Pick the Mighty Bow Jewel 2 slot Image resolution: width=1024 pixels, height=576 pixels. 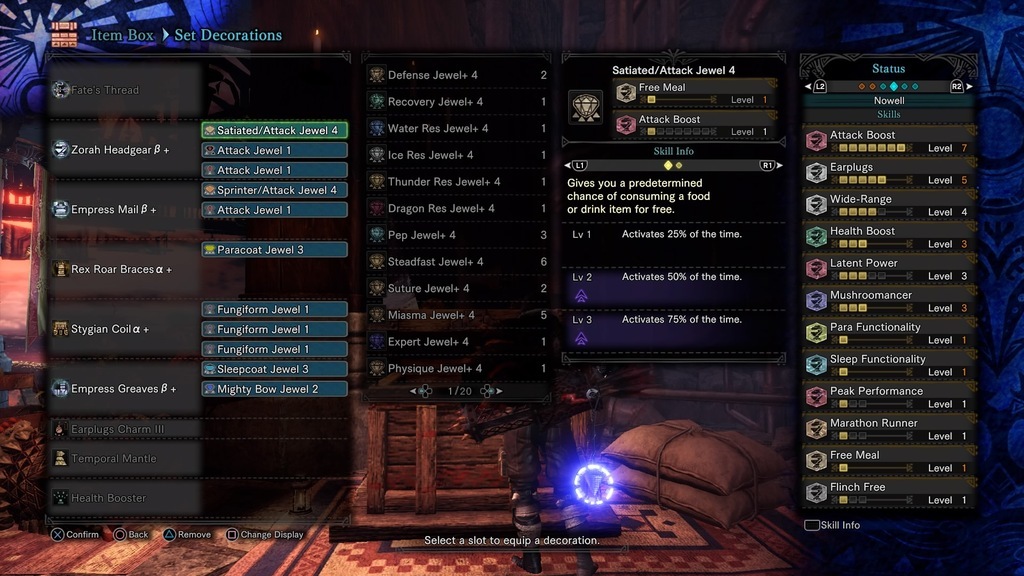tap(275, 389)
